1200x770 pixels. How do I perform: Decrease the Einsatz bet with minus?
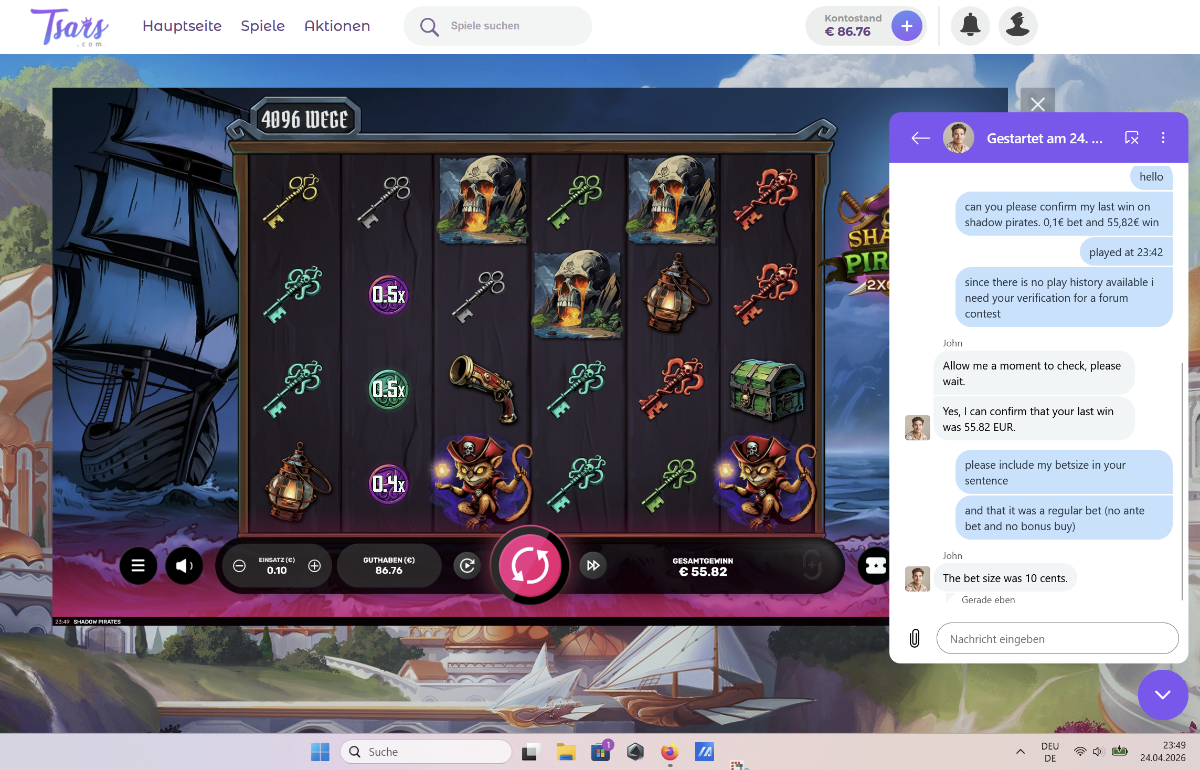tap(239, 566)
